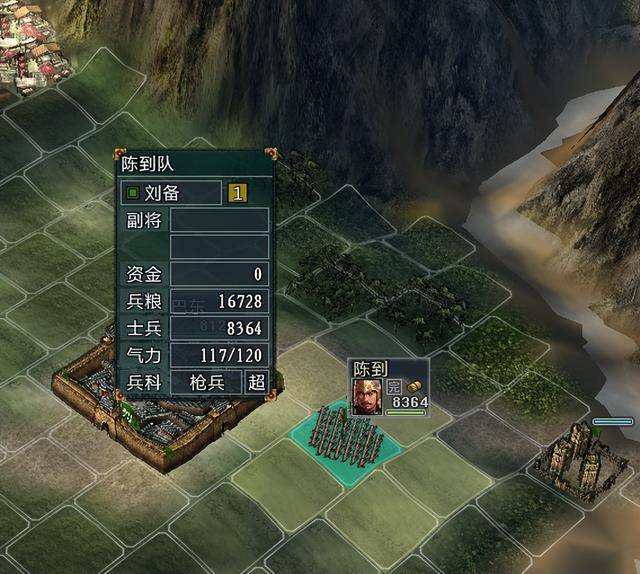Viewport: 640px width, 574px height.
Task: Select the 陈到 unit nameplate with portrait
Action: [389, 387]
